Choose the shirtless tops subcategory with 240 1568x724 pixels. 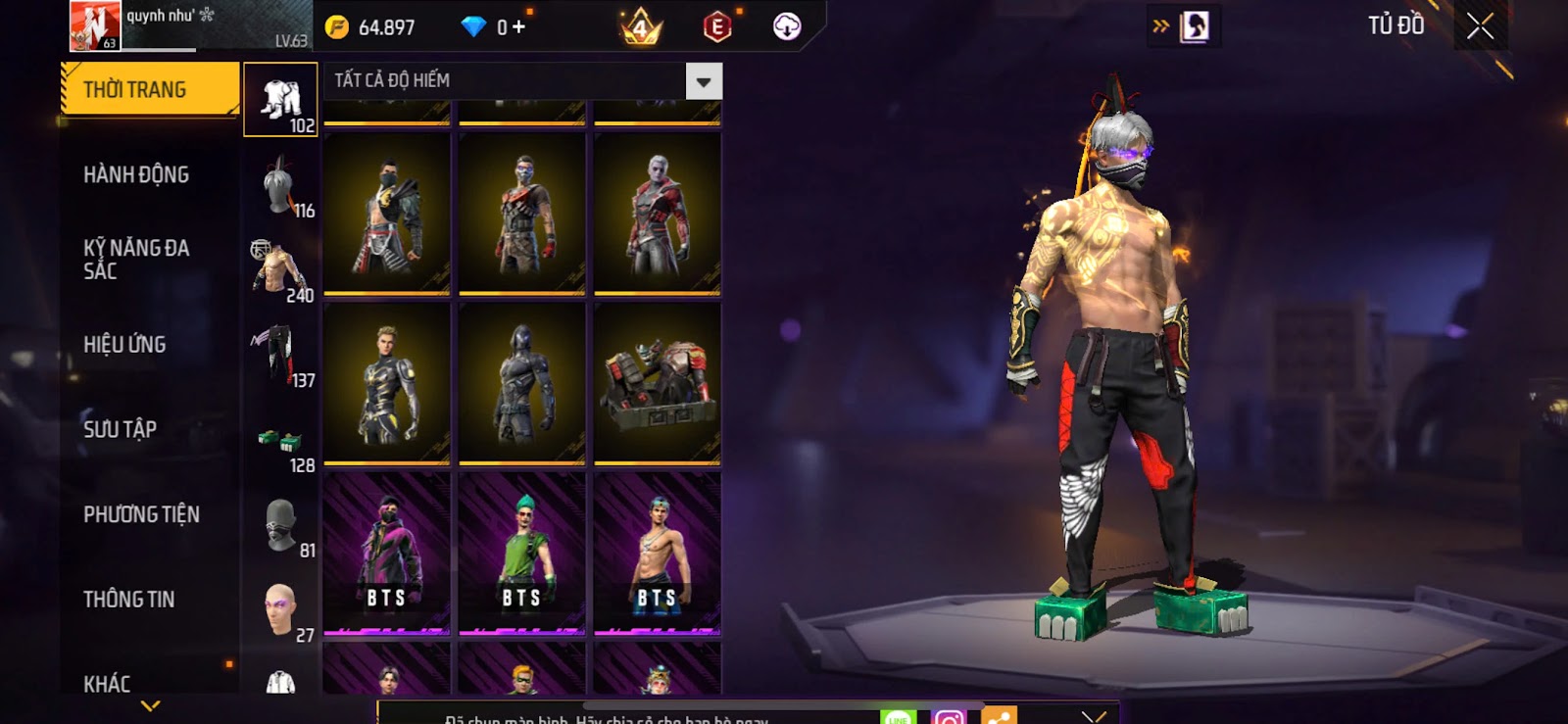point(280,269)
